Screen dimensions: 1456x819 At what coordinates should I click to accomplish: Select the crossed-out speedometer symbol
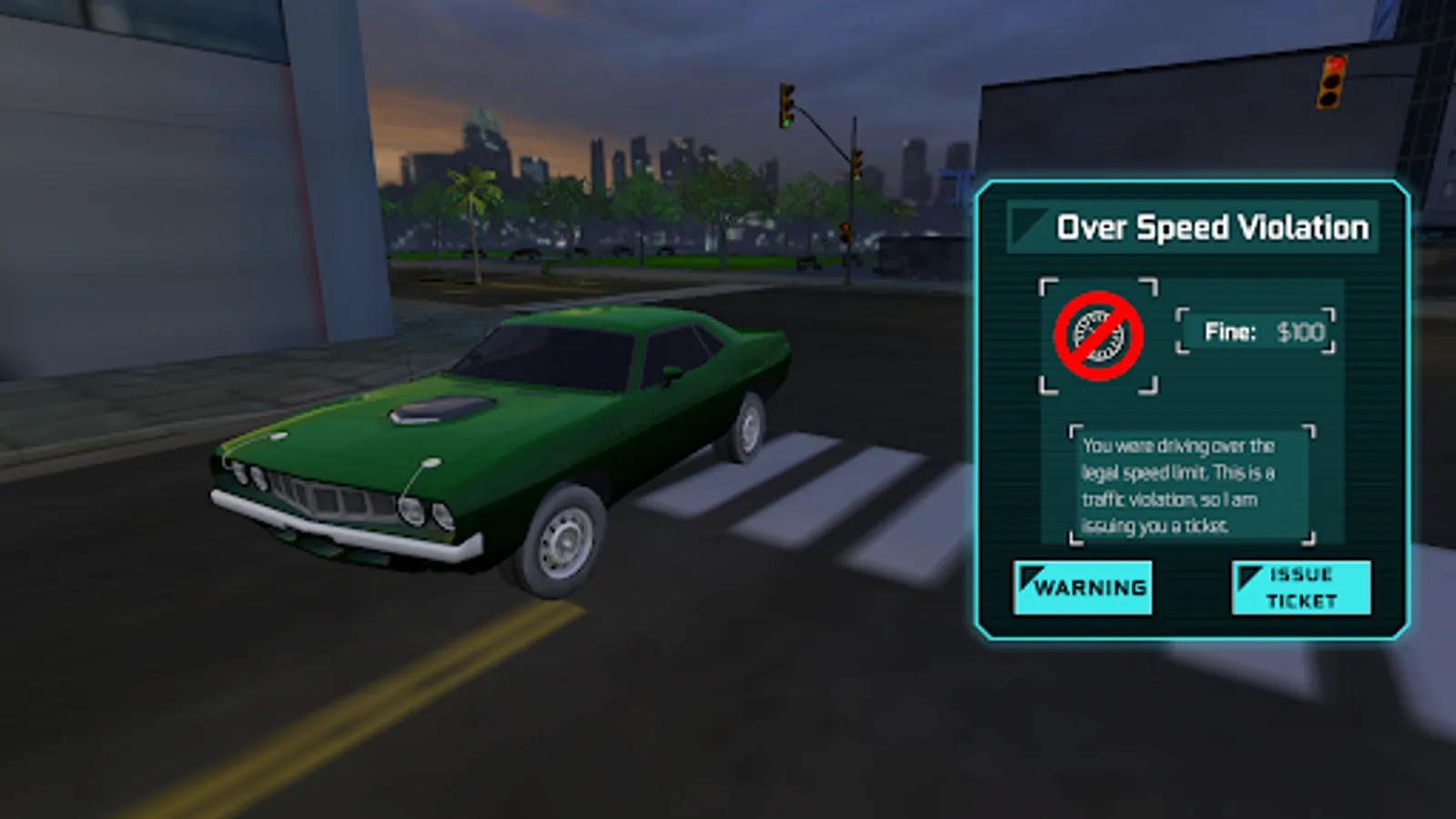pos(1098,338)
